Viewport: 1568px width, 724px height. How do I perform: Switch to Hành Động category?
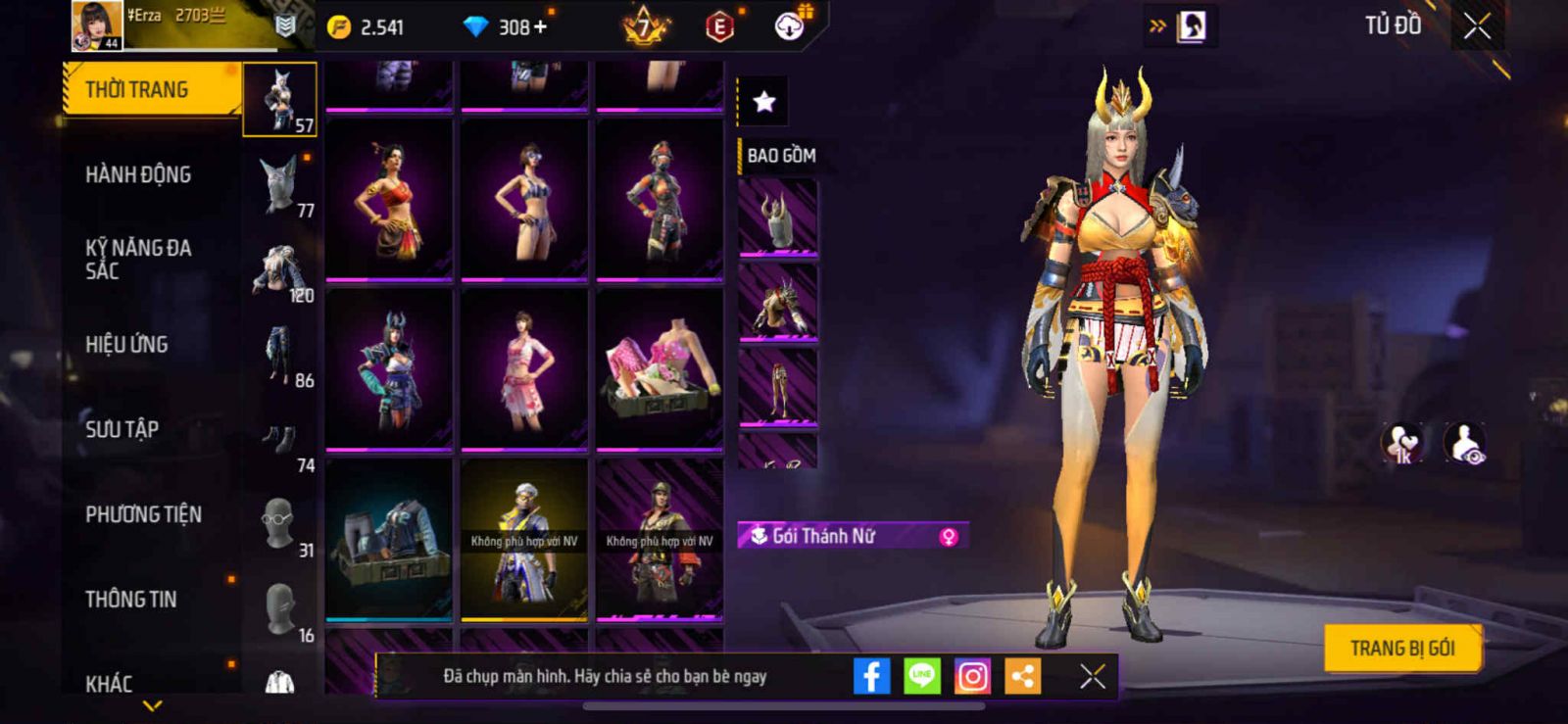[x=138, y=175]
